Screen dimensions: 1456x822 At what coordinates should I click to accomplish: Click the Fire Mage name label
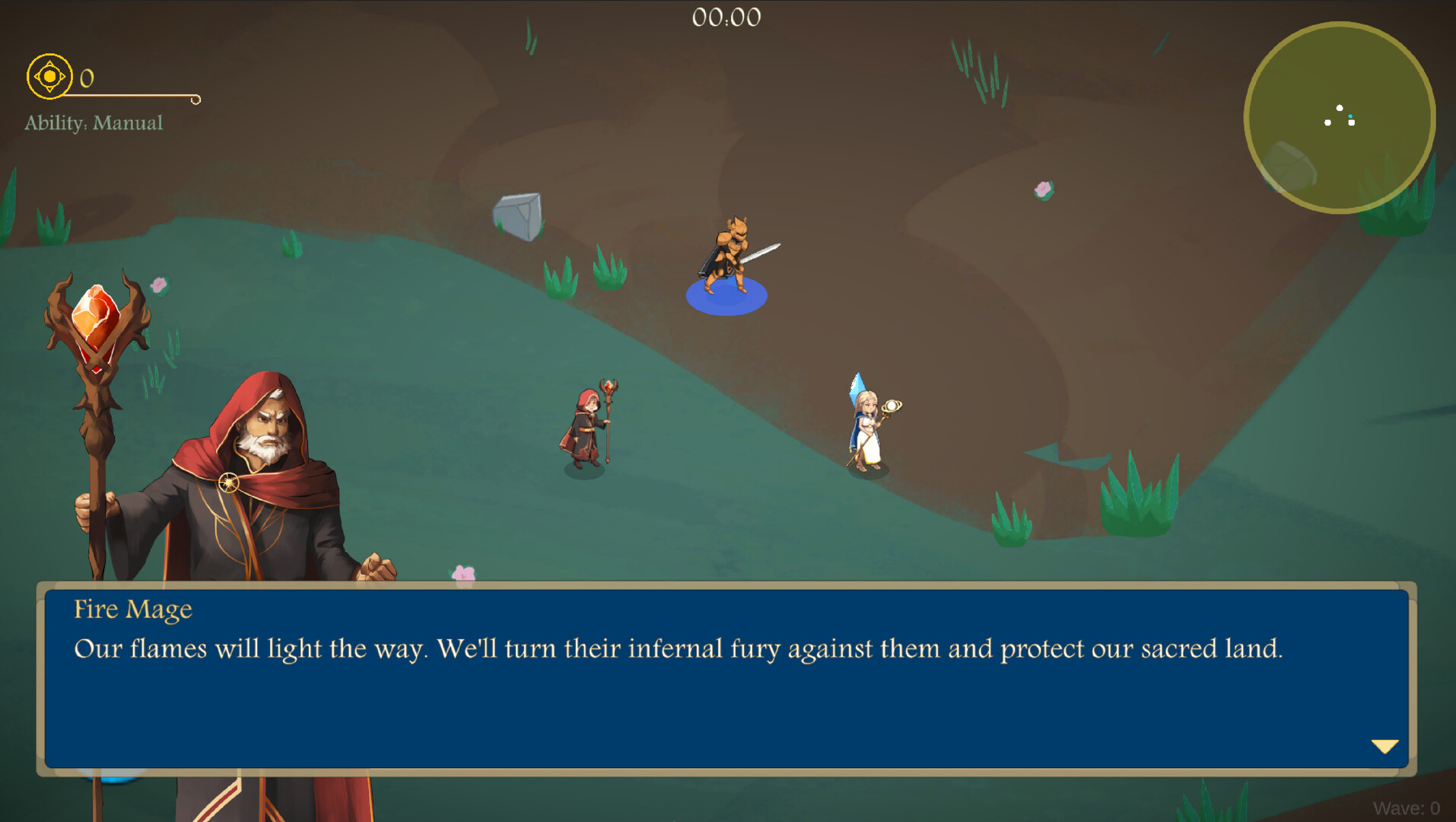point(132,609)
